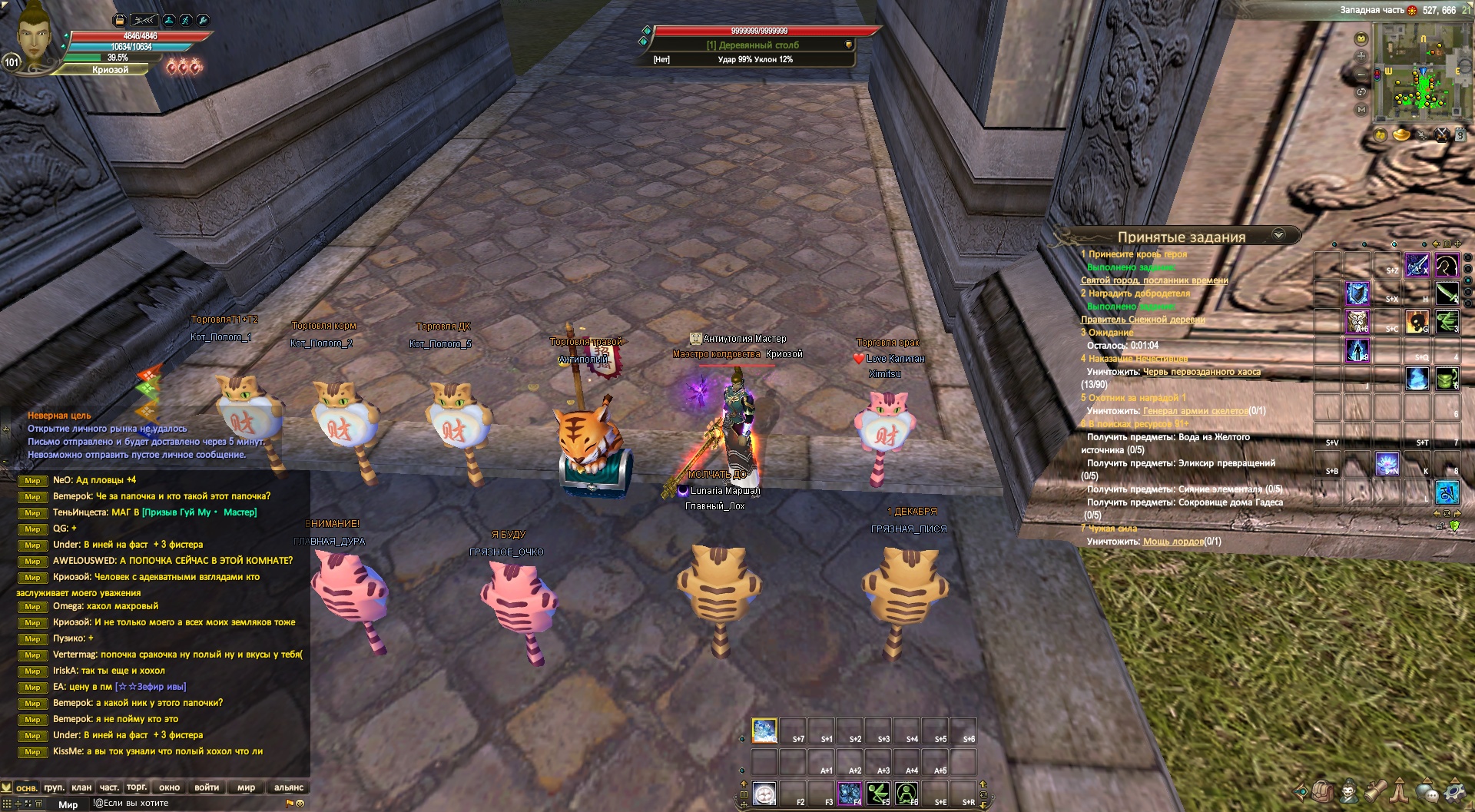Activate the F6 meditation skill
The image size is (1475, 812).
[x=907, y=793]
